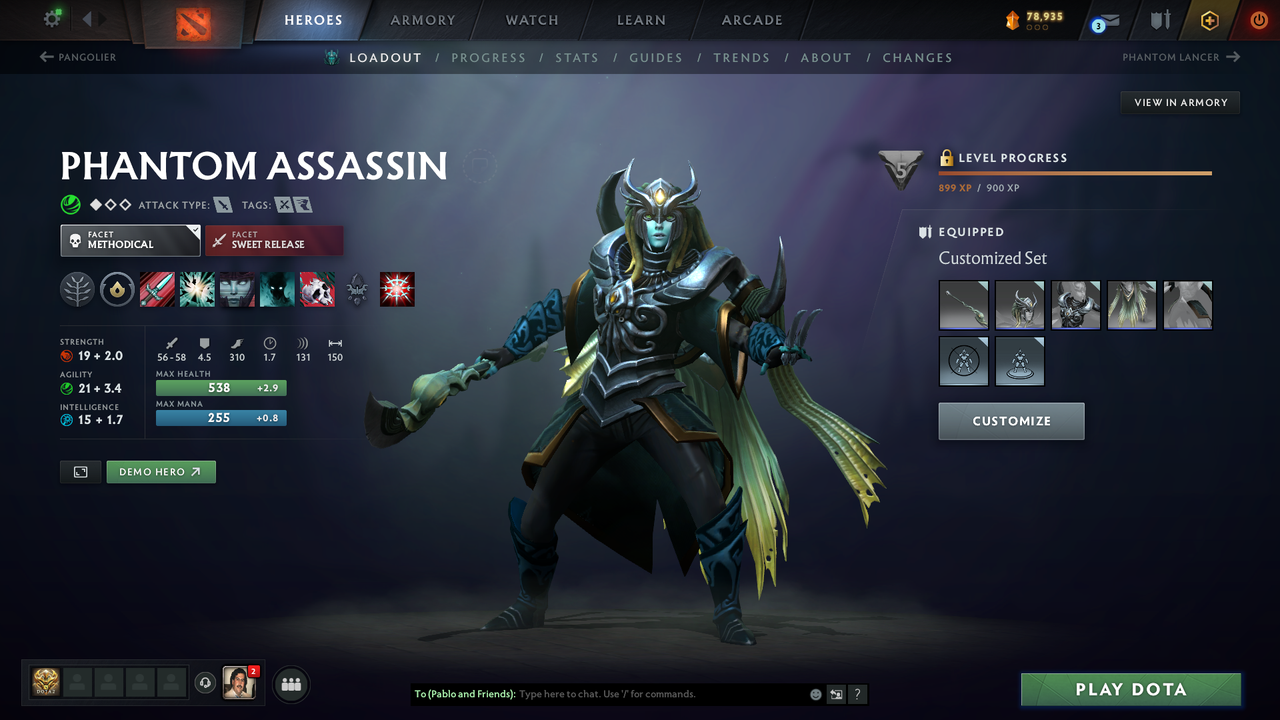Click the DEMO HERO button
This screenshot has width=1280, height=720.
(x=161, y=471)
